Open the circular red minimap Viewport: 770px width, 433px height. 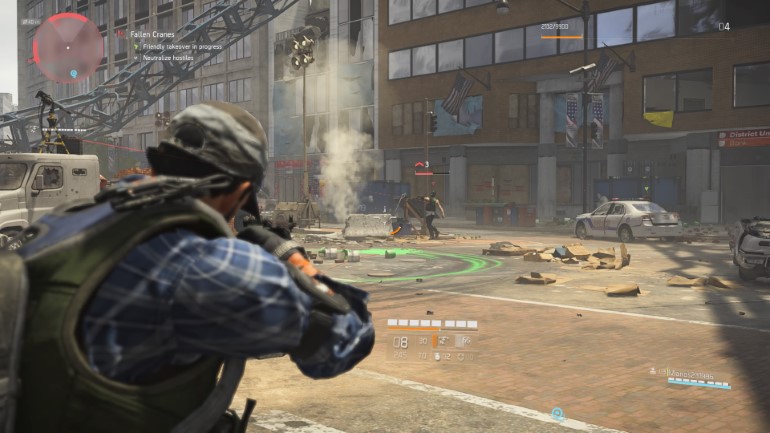point(68,46)
